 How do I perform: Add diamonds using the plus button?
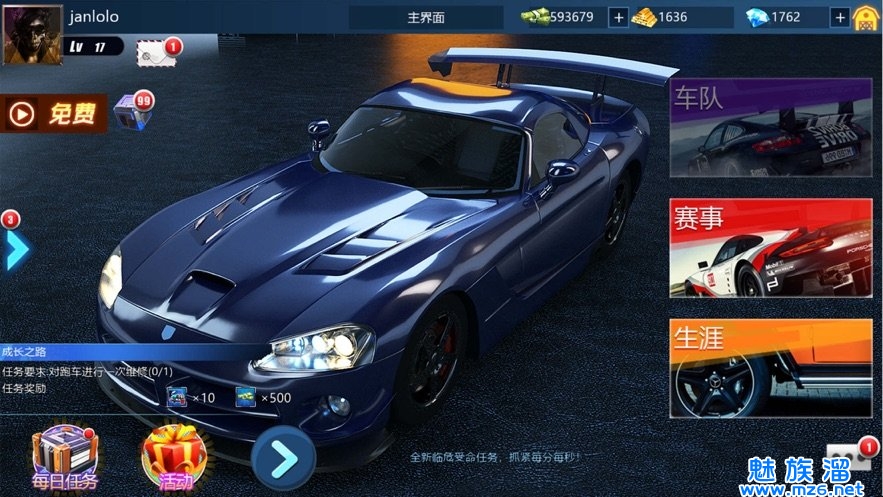click(840, 17)
